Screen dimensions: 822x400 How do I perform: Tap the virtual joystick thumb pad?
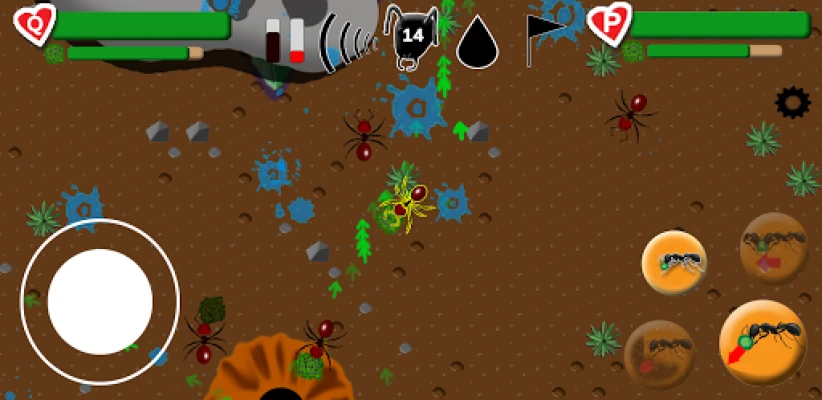pyautogui.click(x=100, y=301)
